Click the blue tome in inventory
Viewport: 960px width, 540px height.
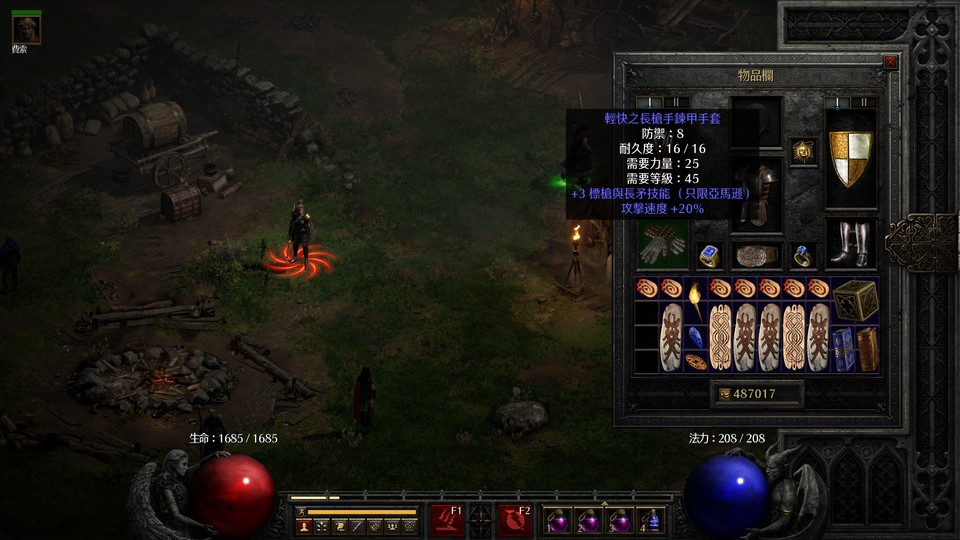tap(843, 350)
